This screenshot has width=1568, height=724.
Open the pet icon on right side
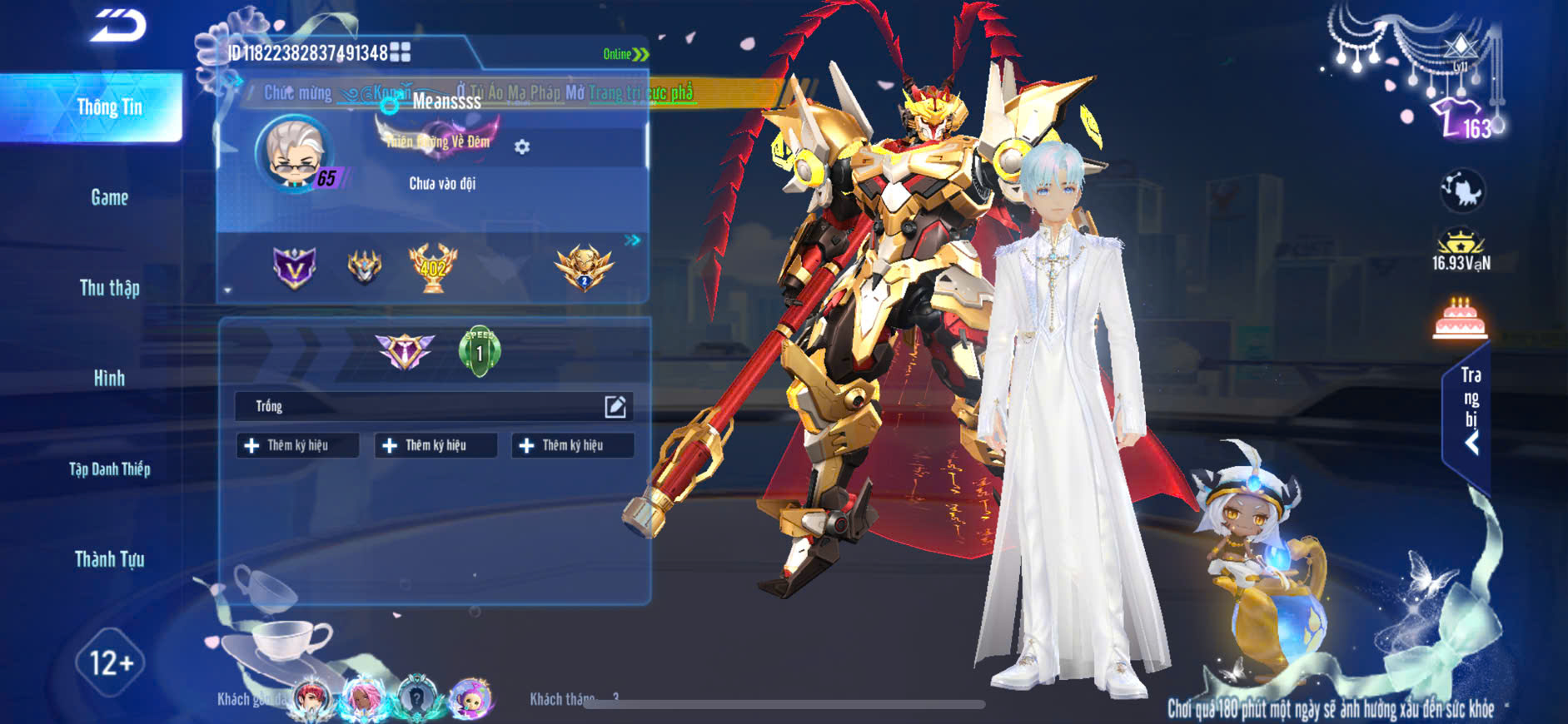(1462, 191)
